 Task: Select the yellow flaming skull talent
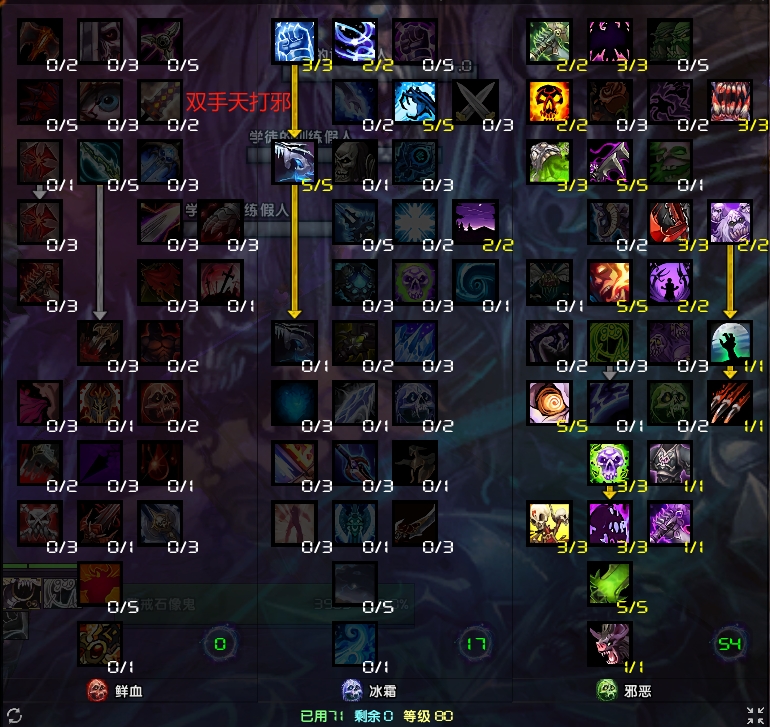click(549, 102)
